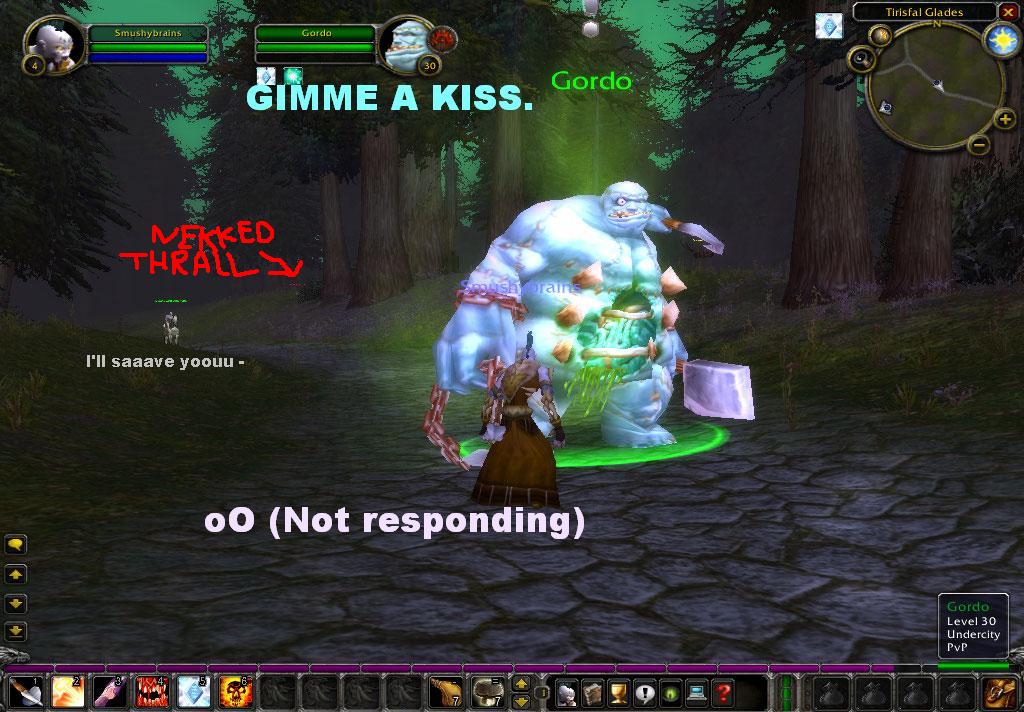Open help with the red question mark
1024x712 pixels.
[x=722, y=691]
